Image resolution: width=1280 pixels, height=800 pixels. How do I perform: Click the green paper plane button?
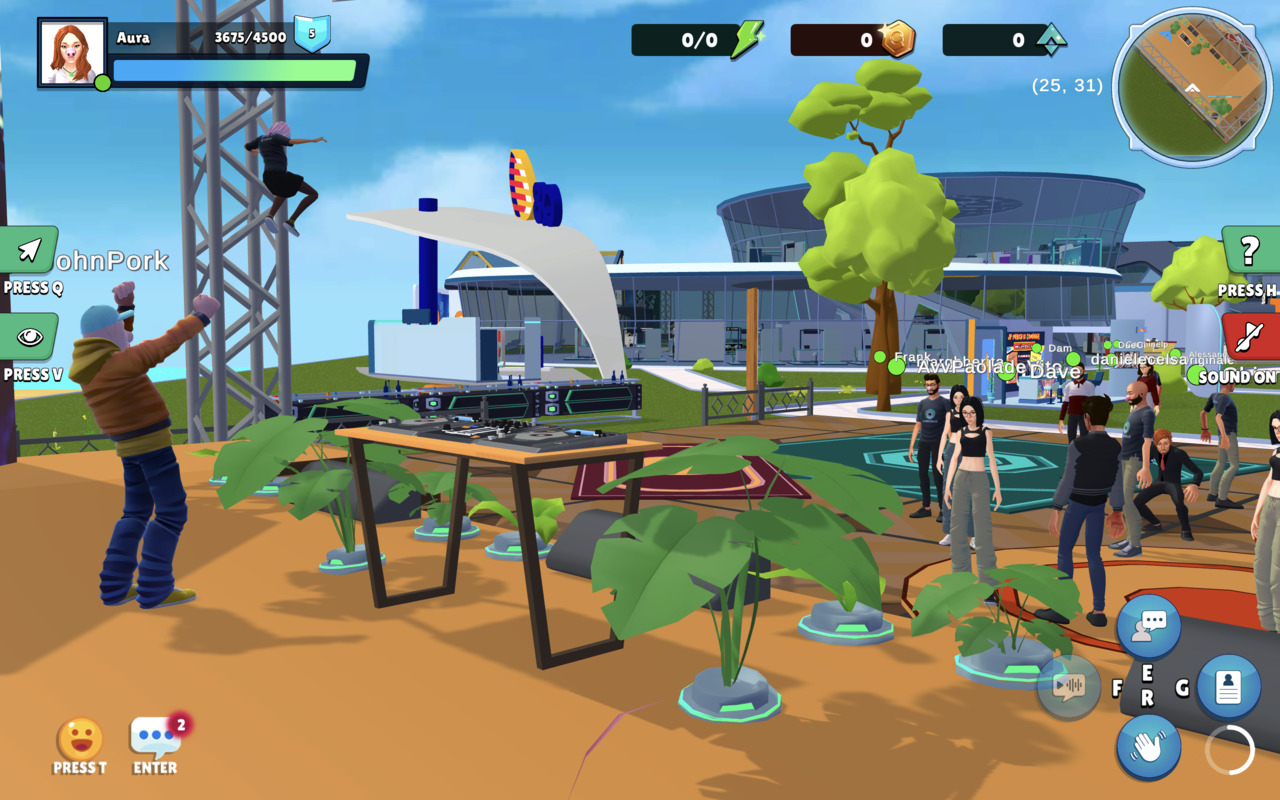(29, 250)
